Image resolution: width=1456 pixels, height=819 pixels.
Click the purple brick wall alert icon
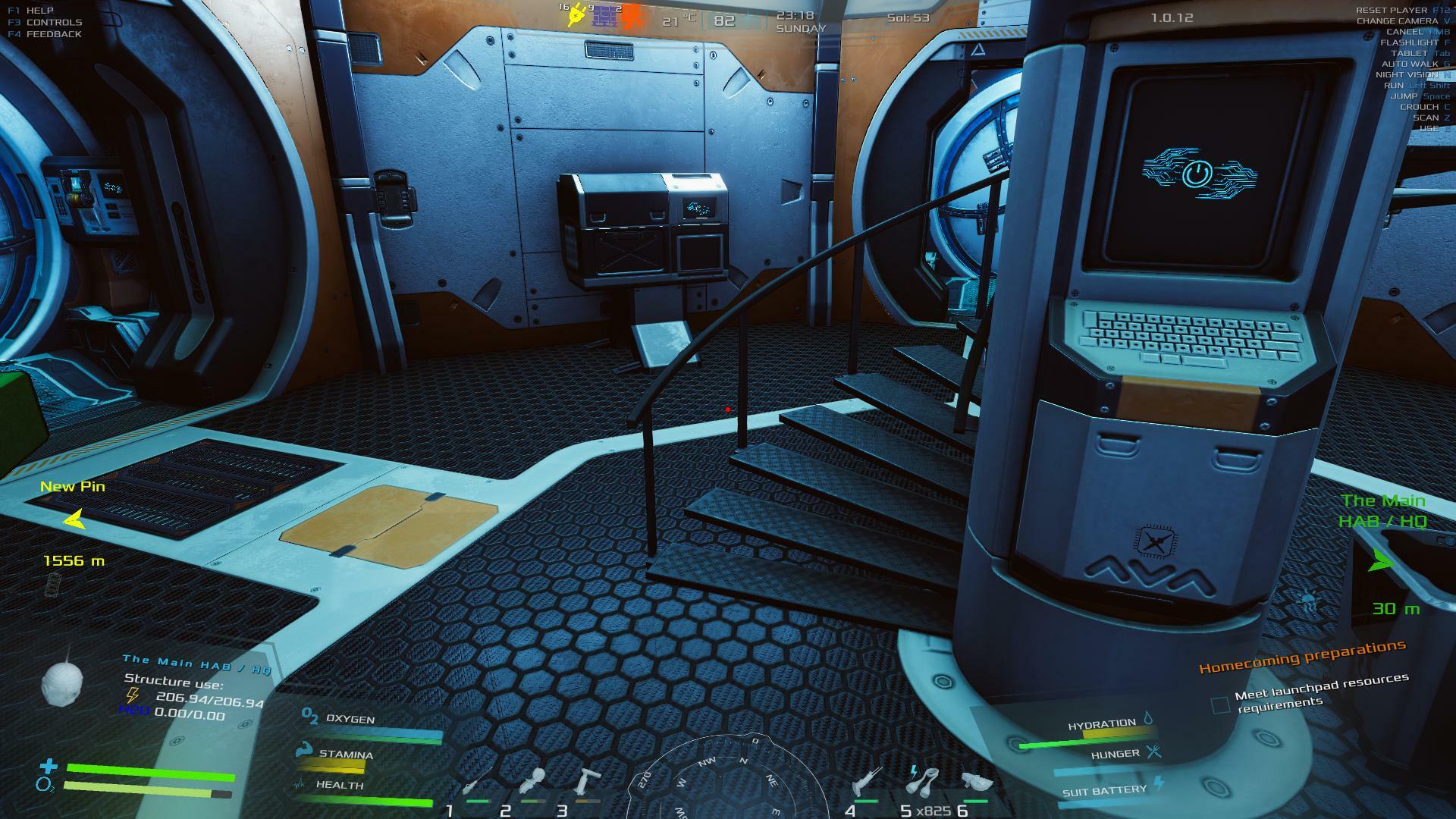pyautogui.click(x=604, y=16)
